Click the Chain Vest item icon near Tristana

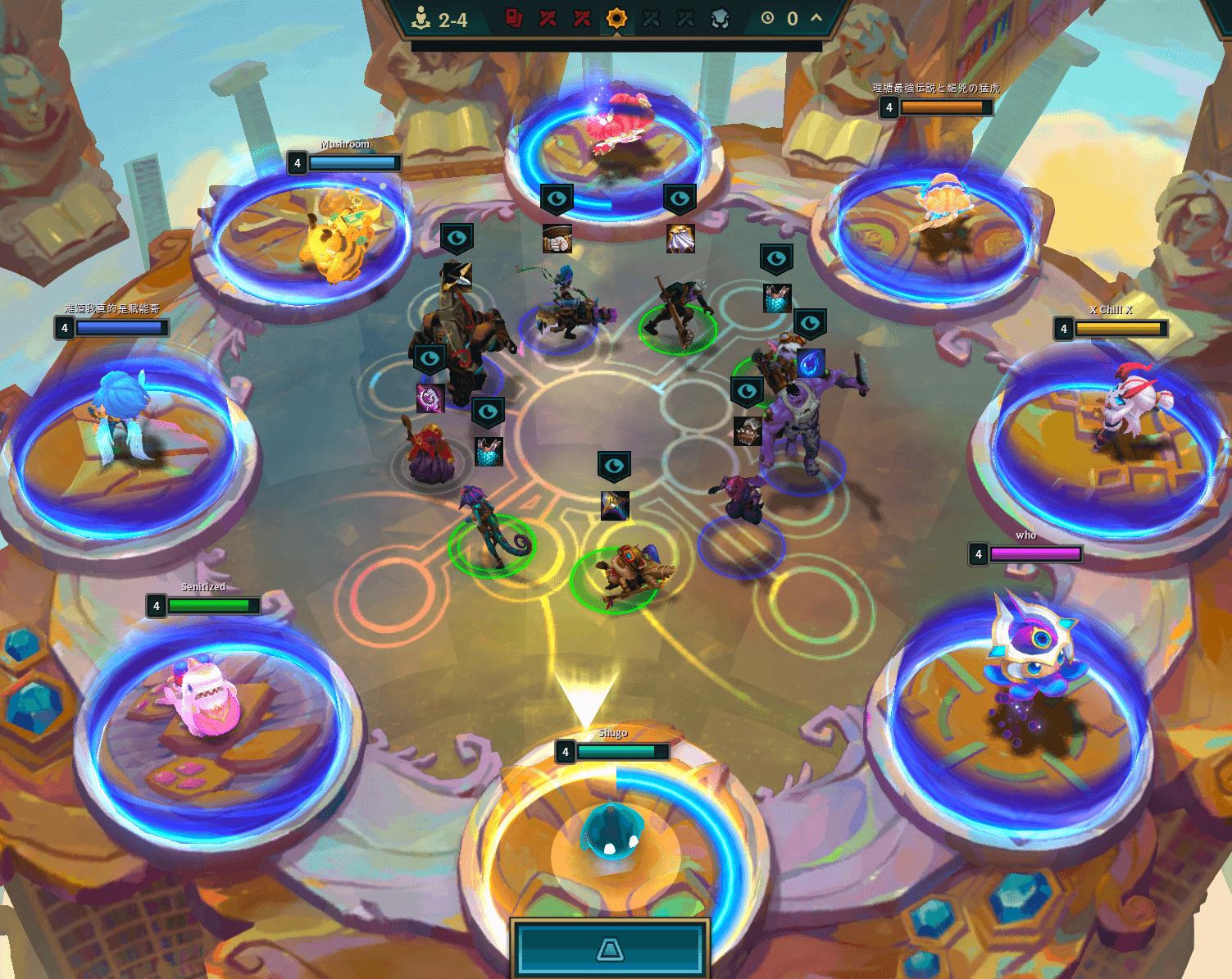pos(775,297)
